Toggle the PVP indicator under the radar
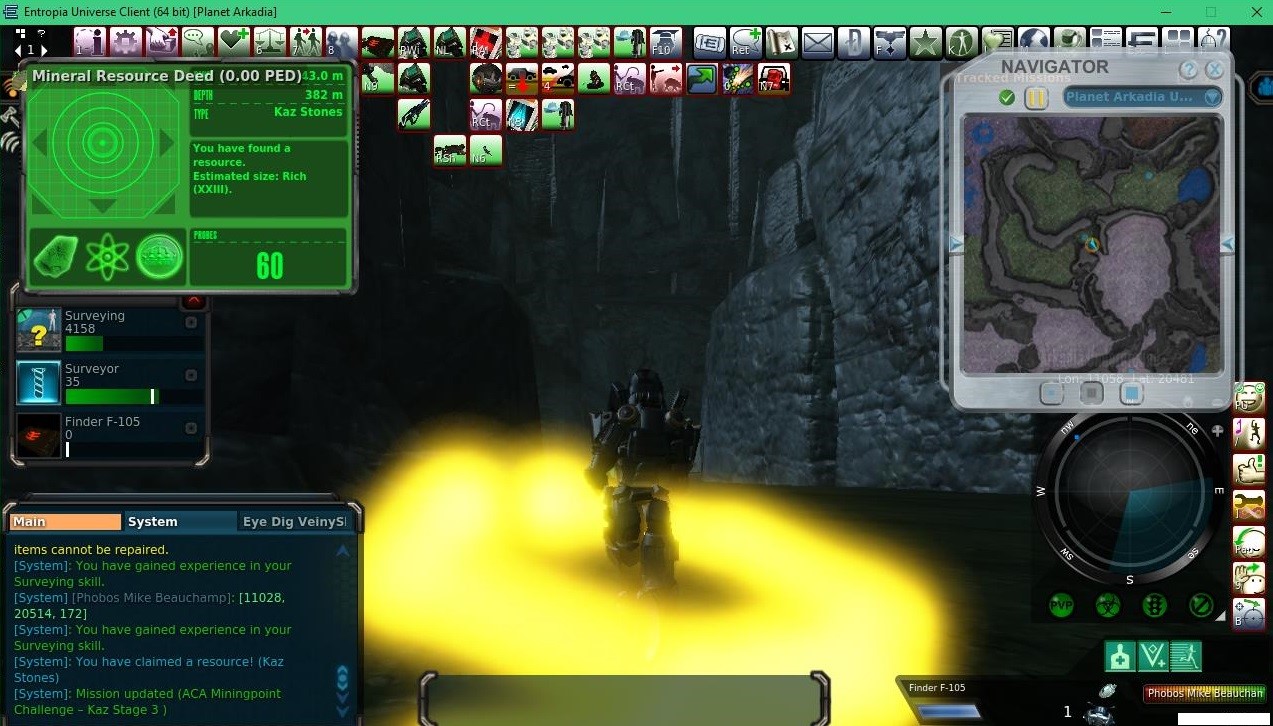Viewport: 1273px width, 726px height. tap(1061, 606)
